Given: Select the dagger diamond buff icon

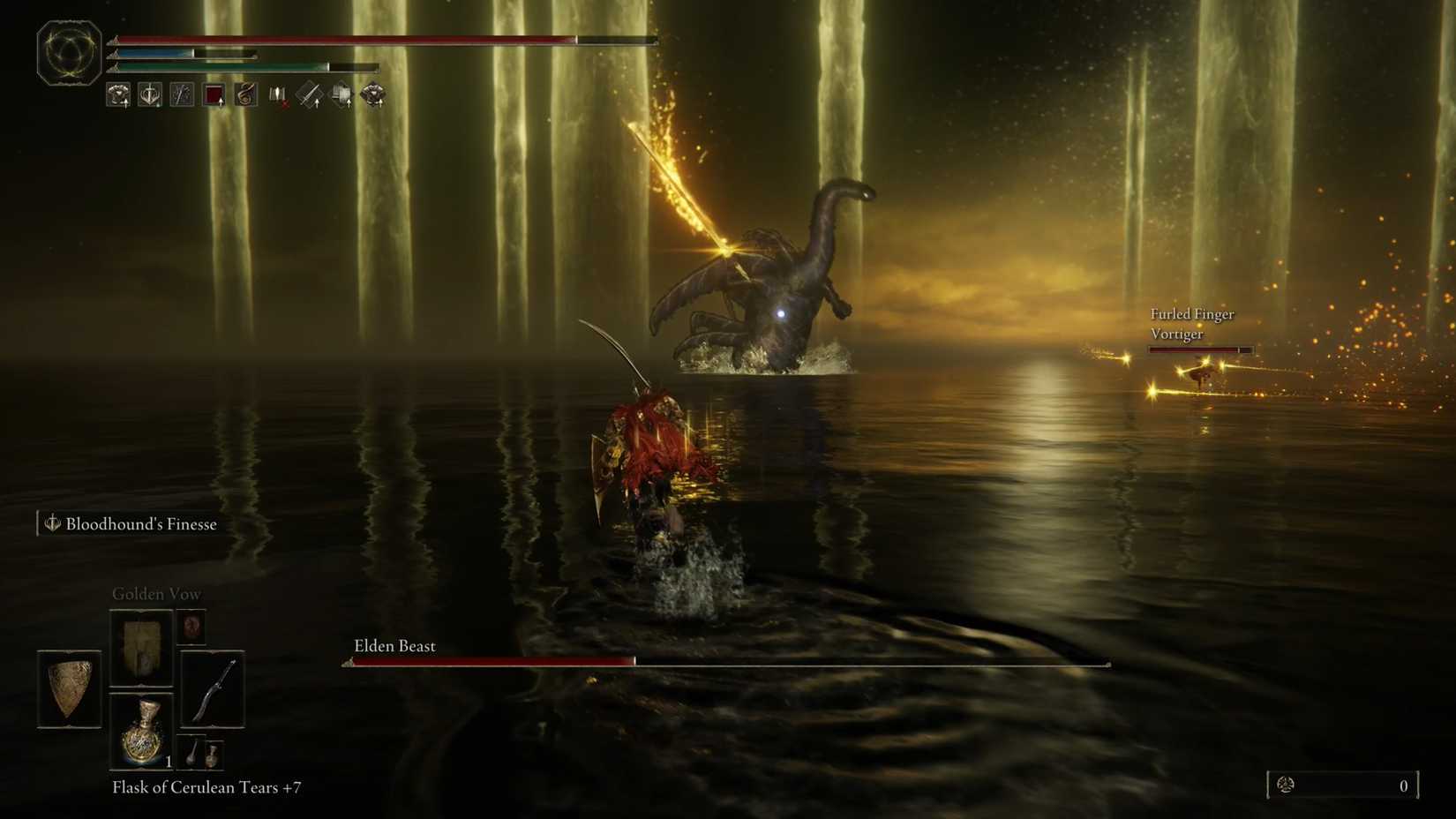Looking at the screenshot, I should [x=308, y=94].
